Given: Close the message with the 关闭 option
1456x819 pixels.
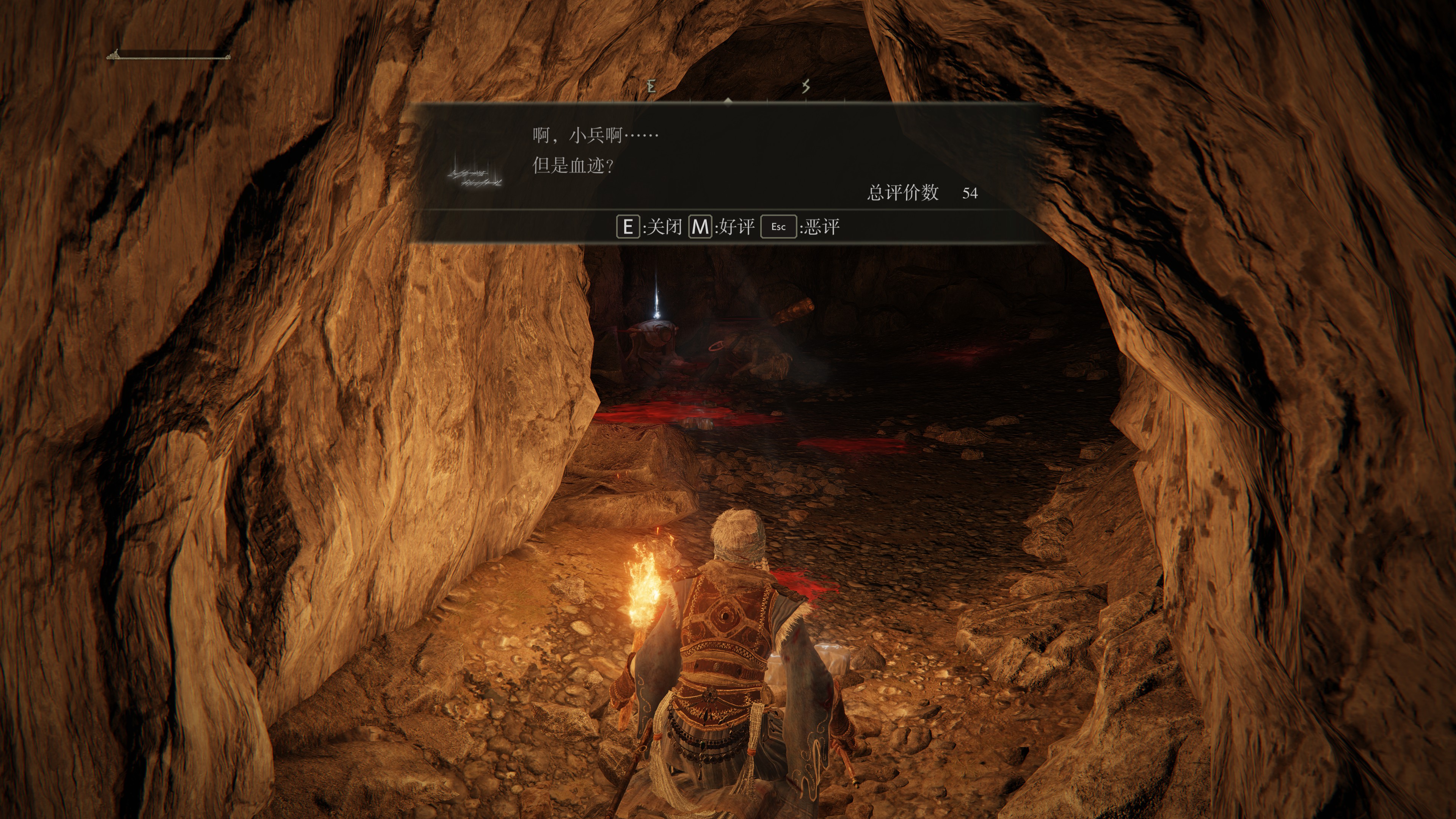Looking at the screenshot, I should 650,227.
